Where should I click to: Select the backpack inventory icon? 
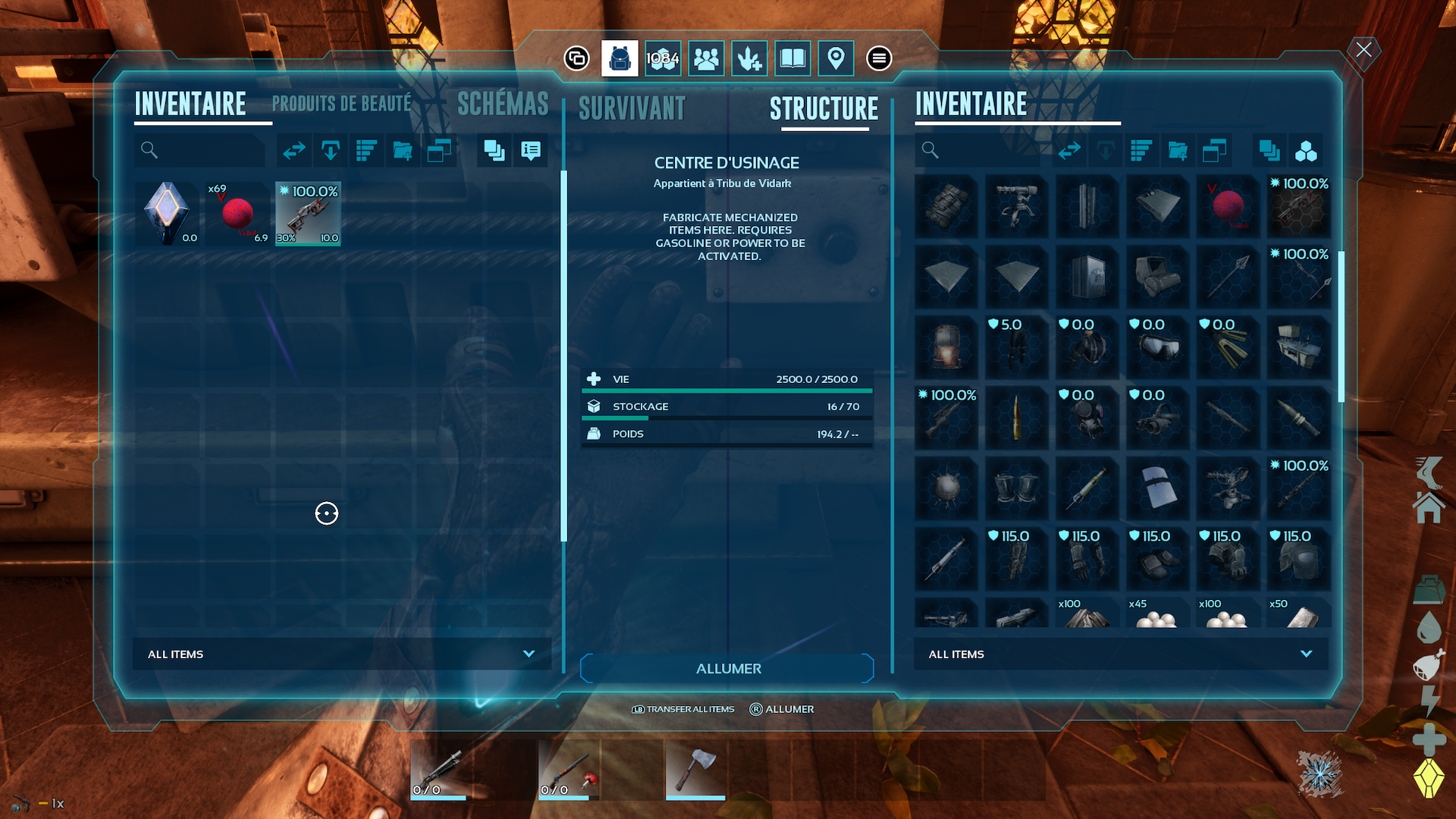click(x=620, y=58)
